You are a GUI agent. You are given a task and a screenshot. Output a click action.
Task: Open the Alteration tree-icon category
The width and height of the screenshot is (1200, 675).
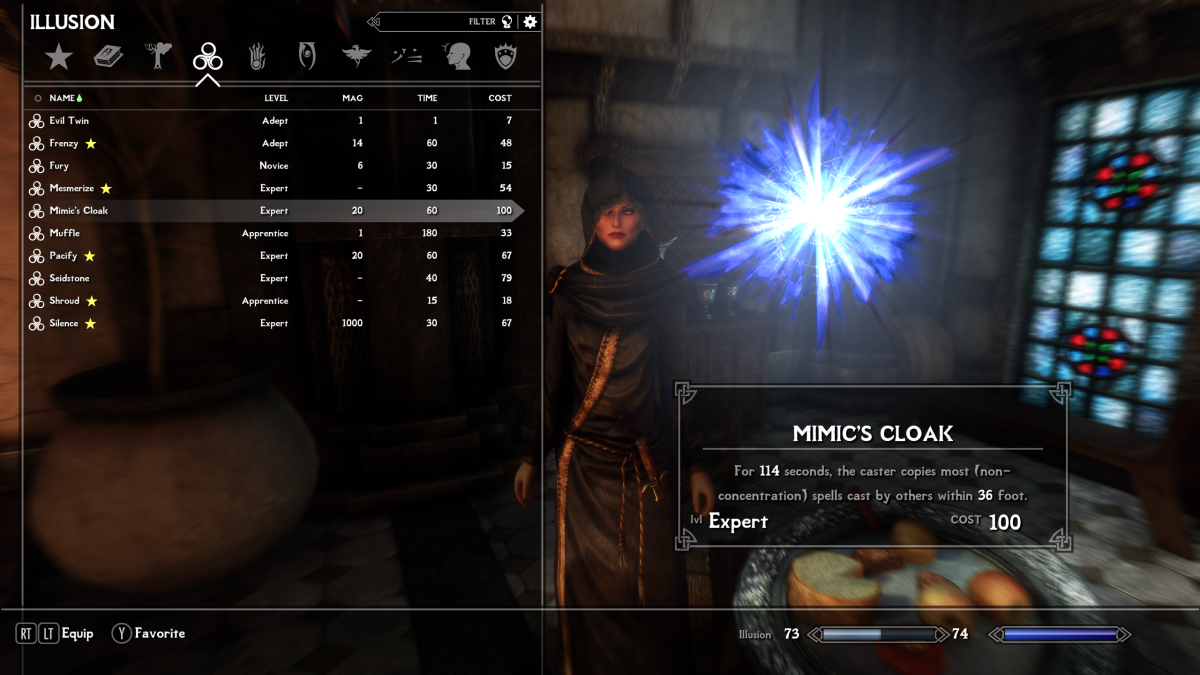pyautogui.click(x=158, y=56)
